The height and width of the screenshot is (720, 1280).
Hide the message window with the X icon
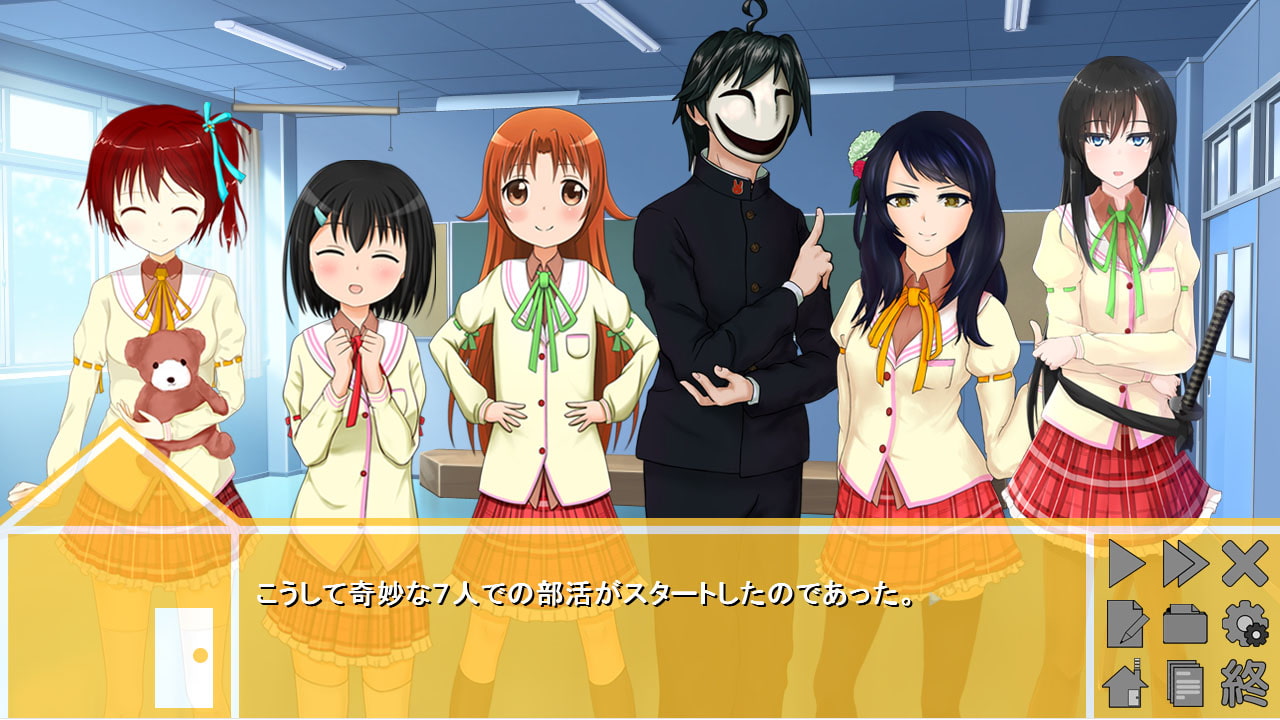tap(1245, 564)
